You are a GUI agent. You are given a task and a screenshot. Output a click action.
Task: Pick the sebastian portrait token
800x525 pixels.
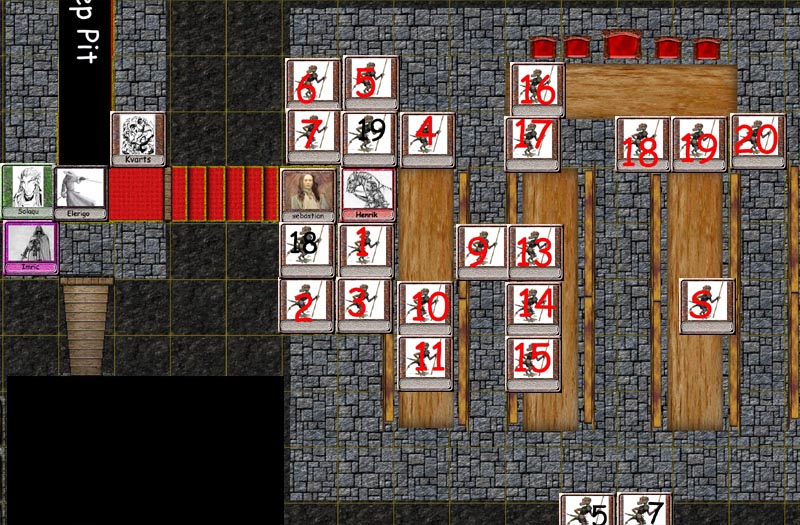308,194
